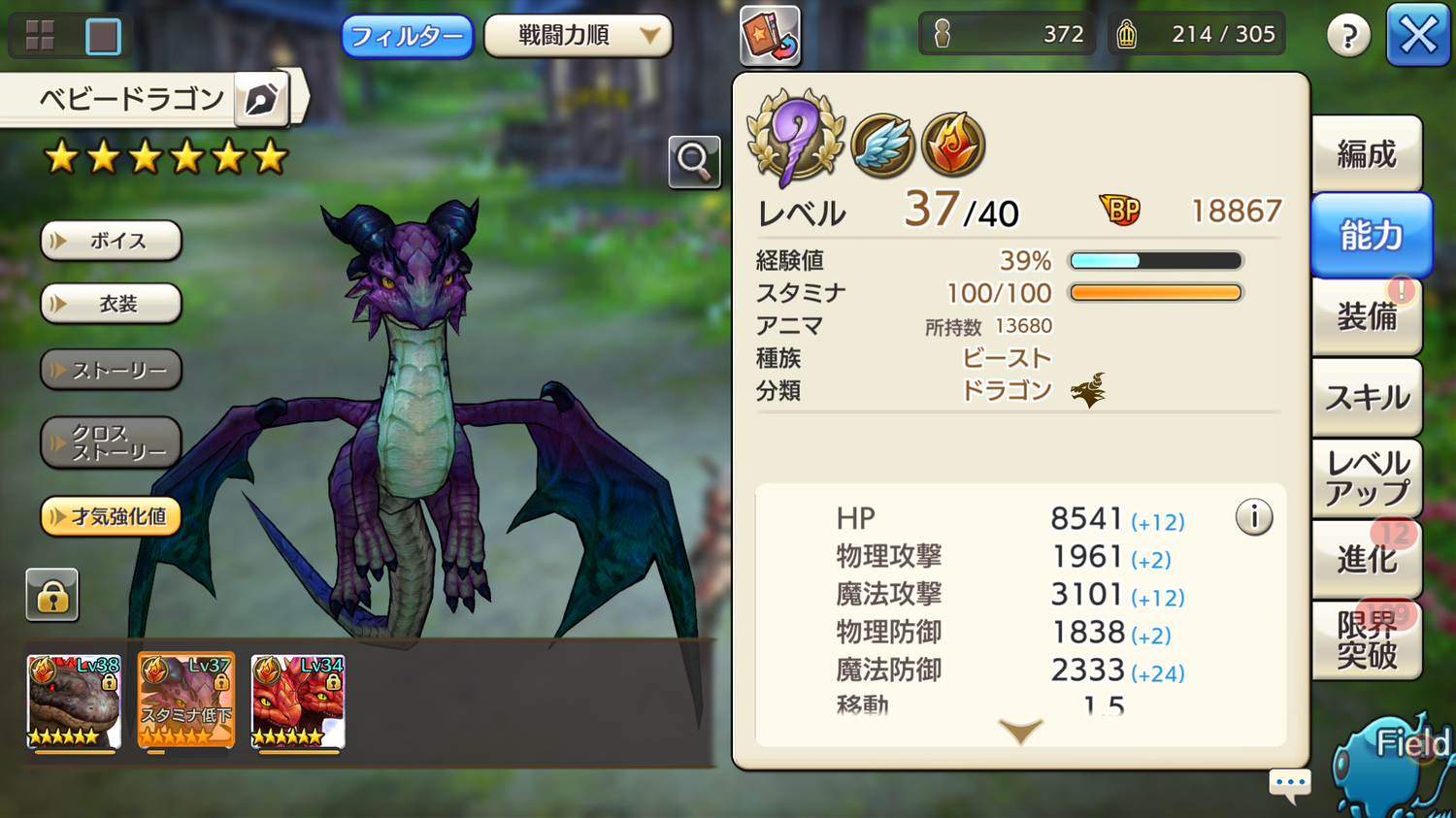Switch to the スキル tab

pos(1367,397)
